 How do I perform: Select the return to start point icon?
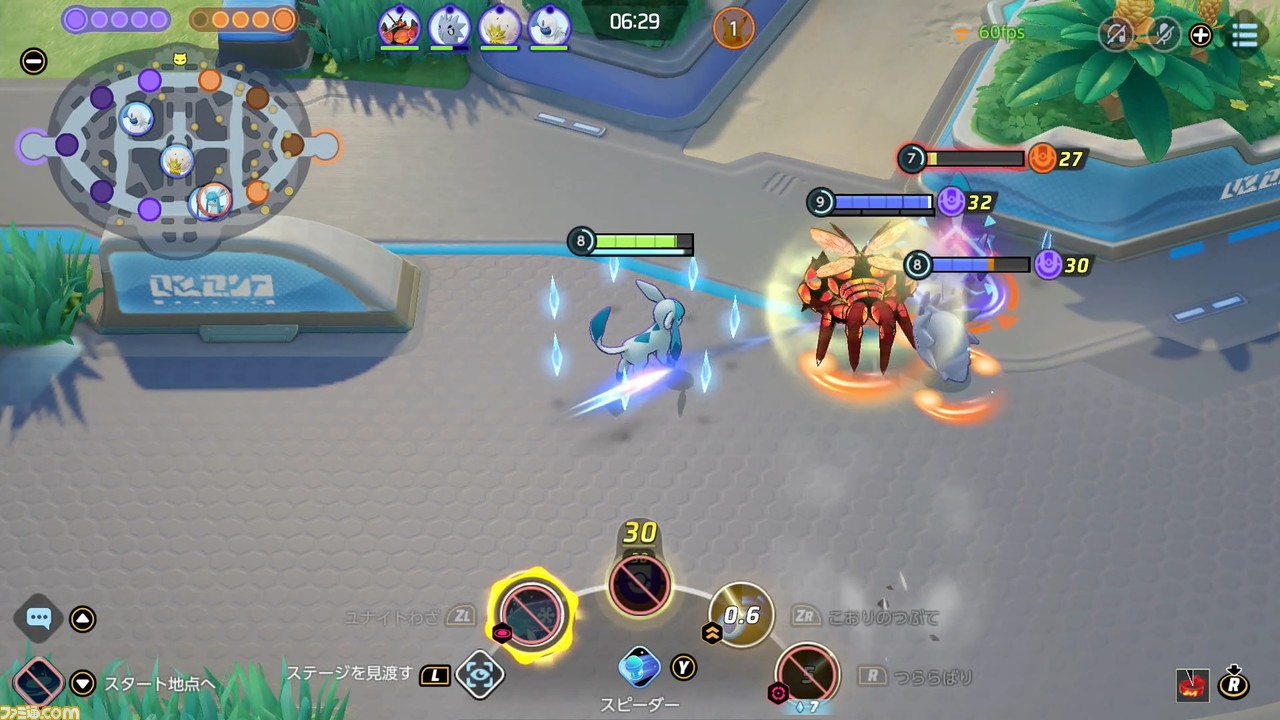tap(38, 684)
